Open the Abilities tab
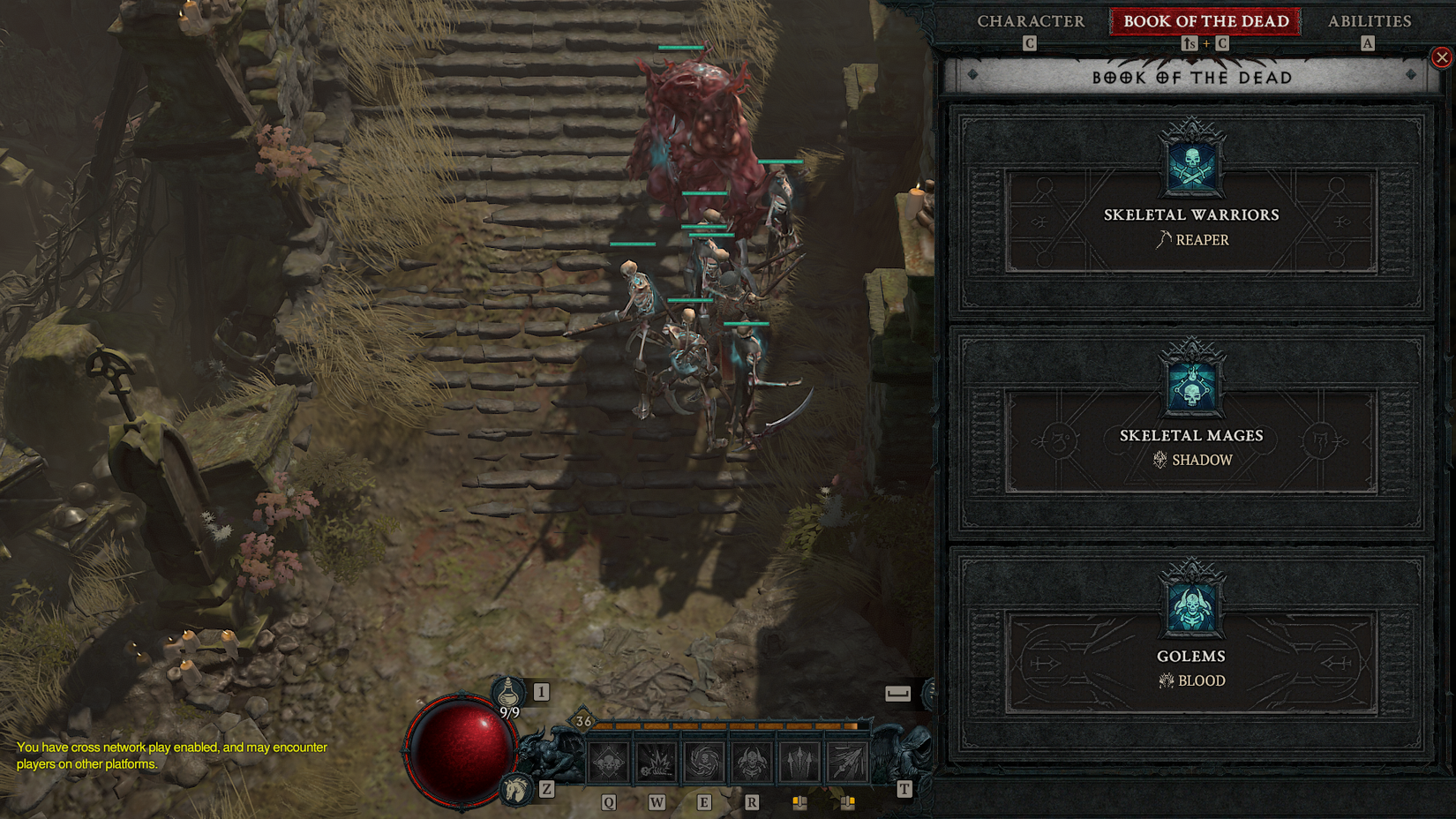This screenshot has width=1456, height=819. pos(1369,20)
